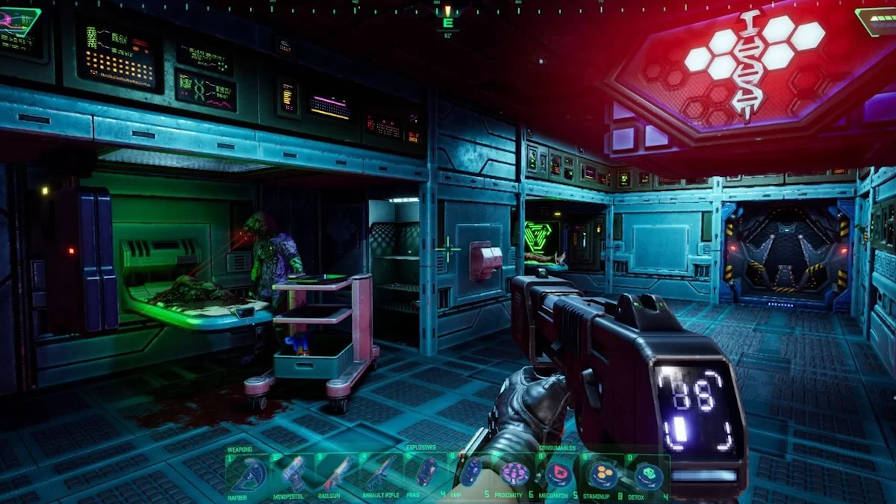
Task: Switch to the Assault Rifle slot
Action: pyautogui.click(x=383, y=474)
